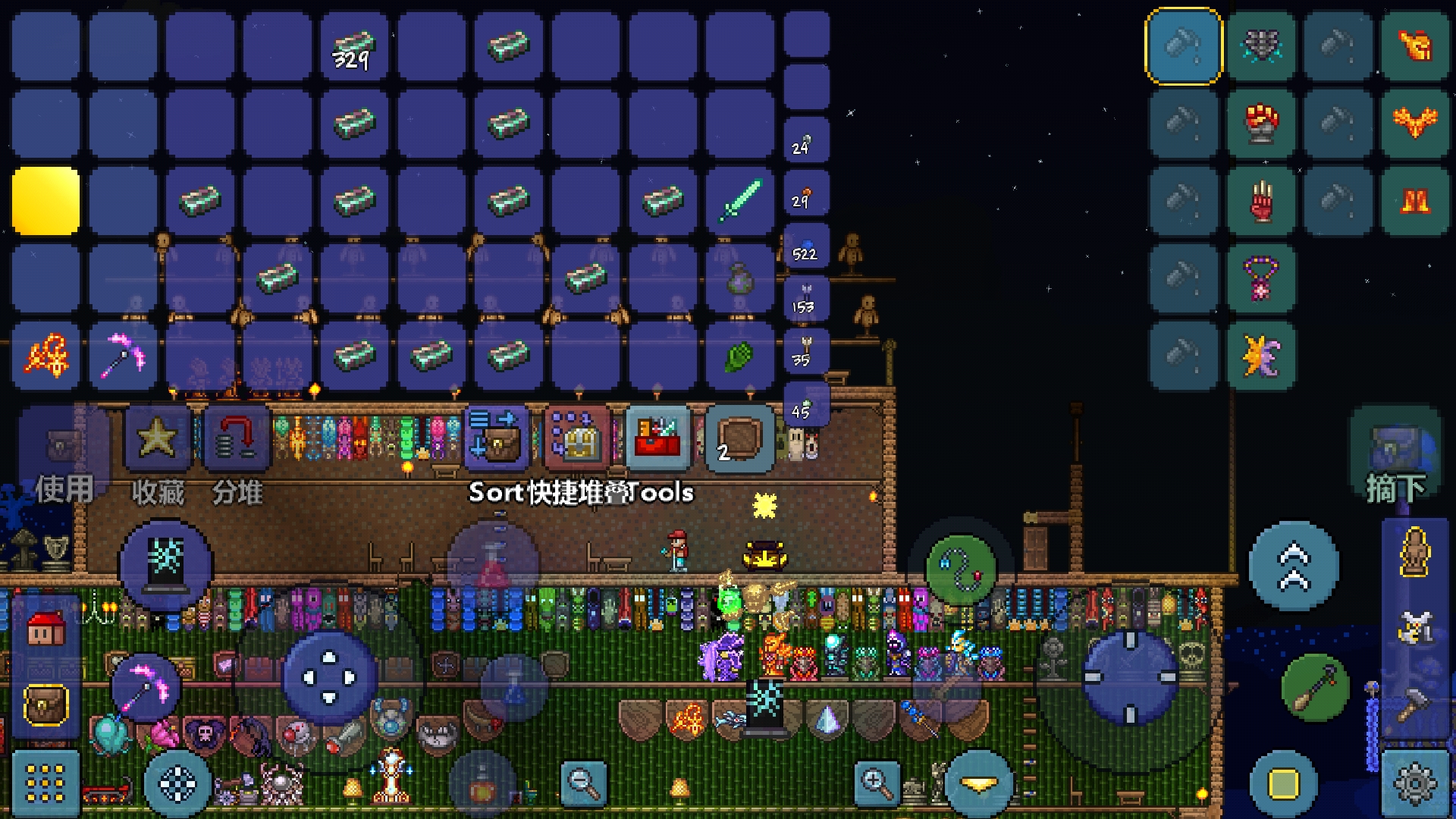Select the pink flower amulet accessory
This screenshot has height=819, width=1456.
[1261, 278]
